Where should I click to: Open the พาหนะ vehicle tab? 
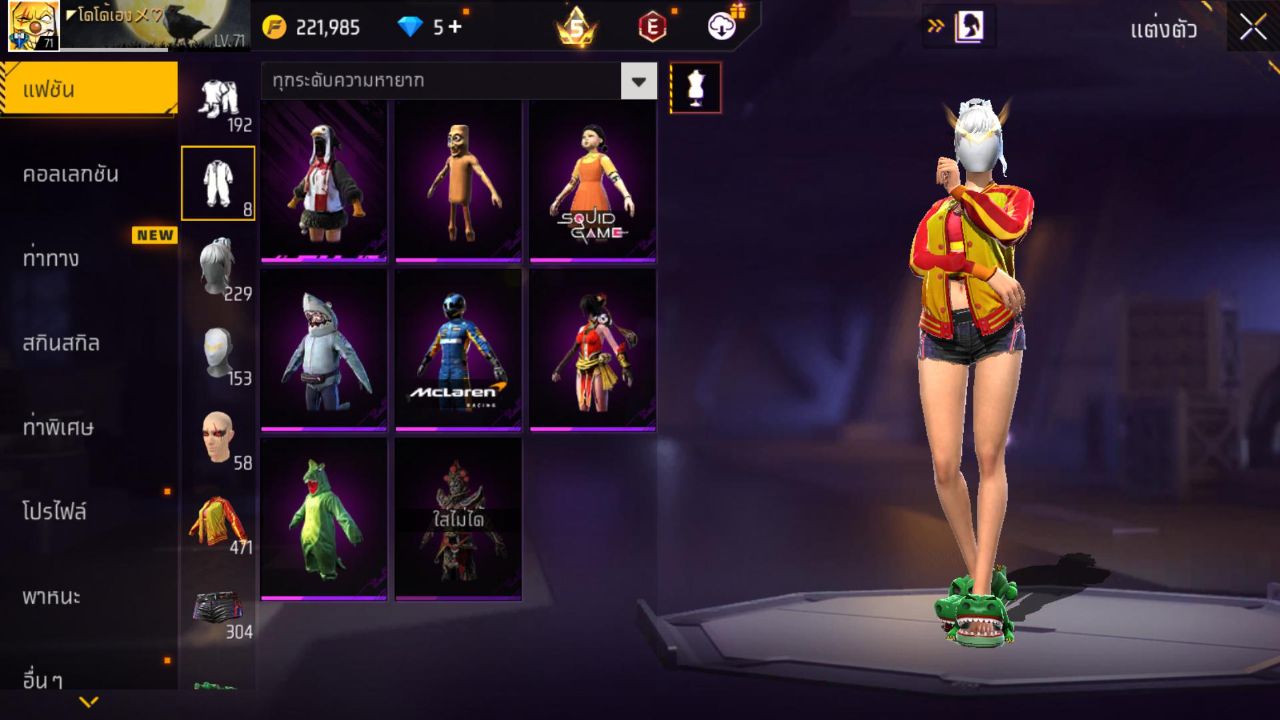[x=88, y=597]
